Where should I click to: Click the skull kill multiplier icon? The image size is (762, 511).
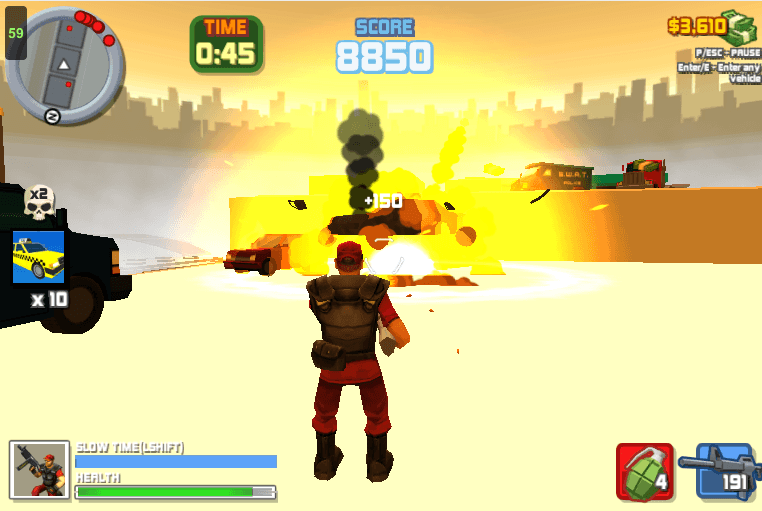pos(38,203)
